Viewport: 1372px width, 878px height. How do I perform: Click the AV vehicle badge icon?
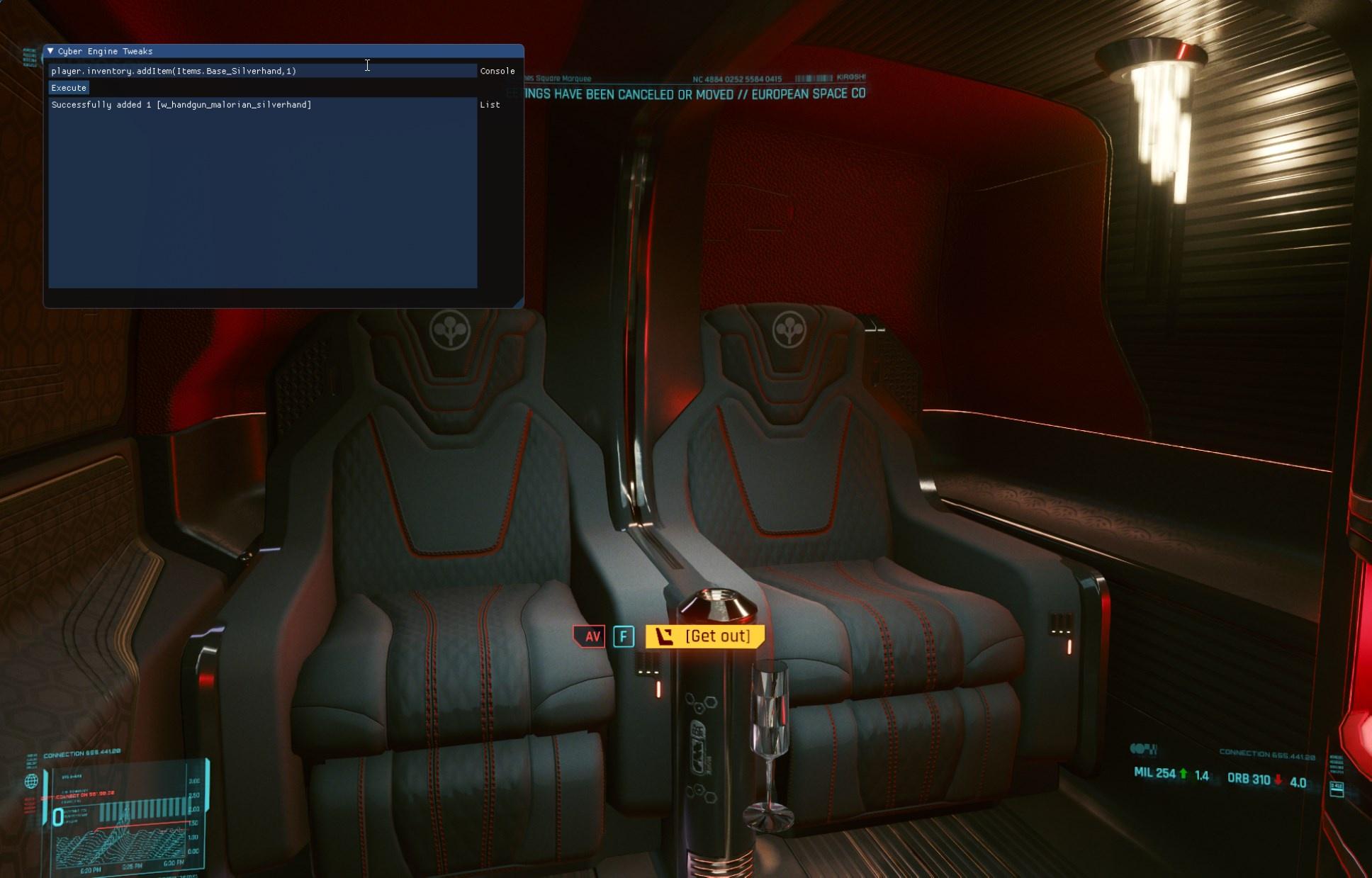(590, 636)
